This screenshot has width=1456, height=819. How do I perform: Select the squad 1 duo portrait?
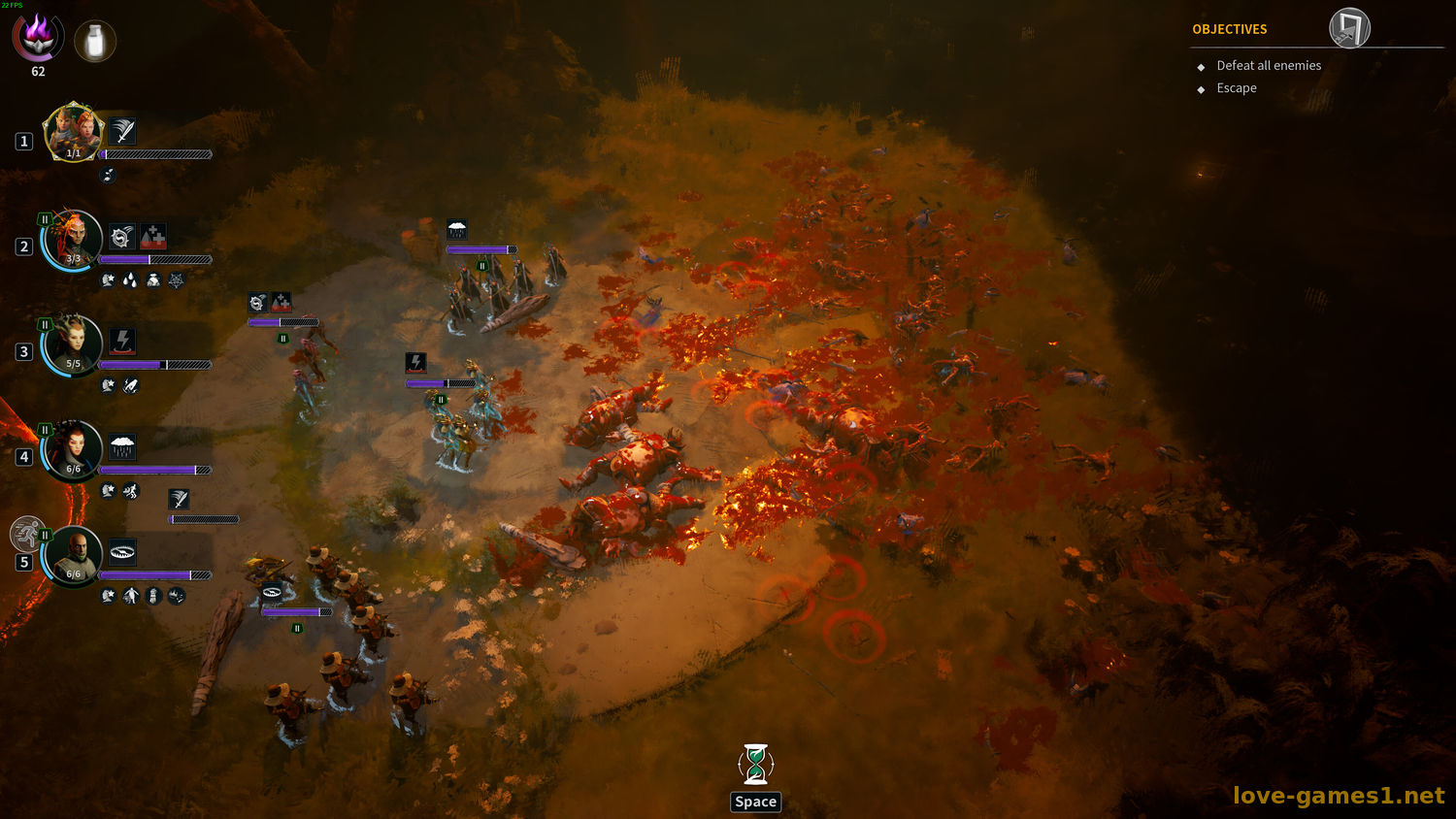coord(73,132)
